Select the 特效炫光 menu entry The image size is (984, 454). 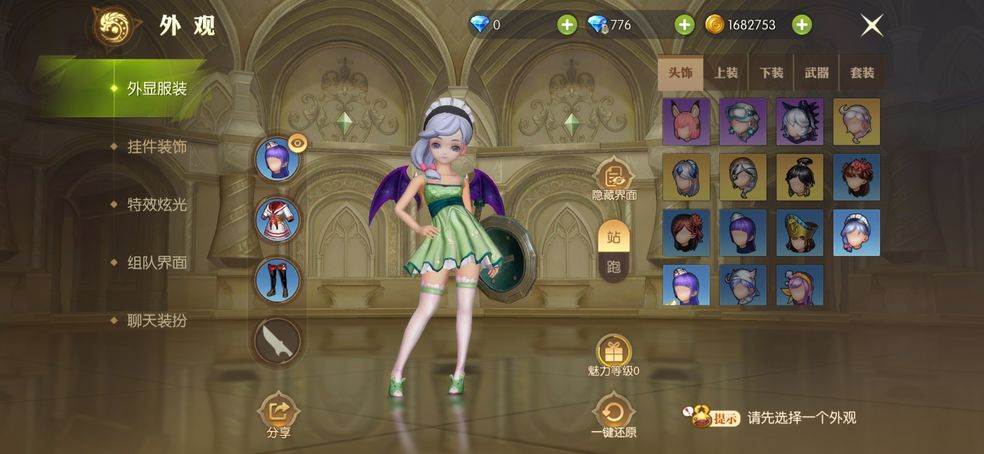157,205
